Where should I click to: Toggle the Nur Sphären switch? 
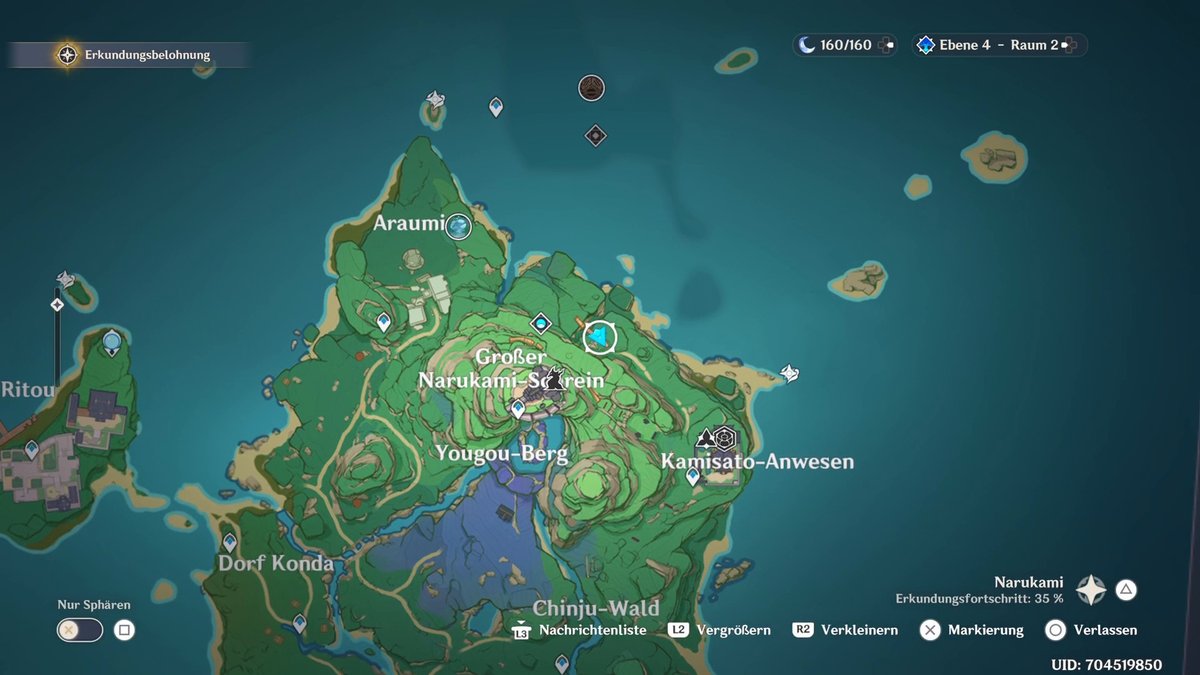80,630
